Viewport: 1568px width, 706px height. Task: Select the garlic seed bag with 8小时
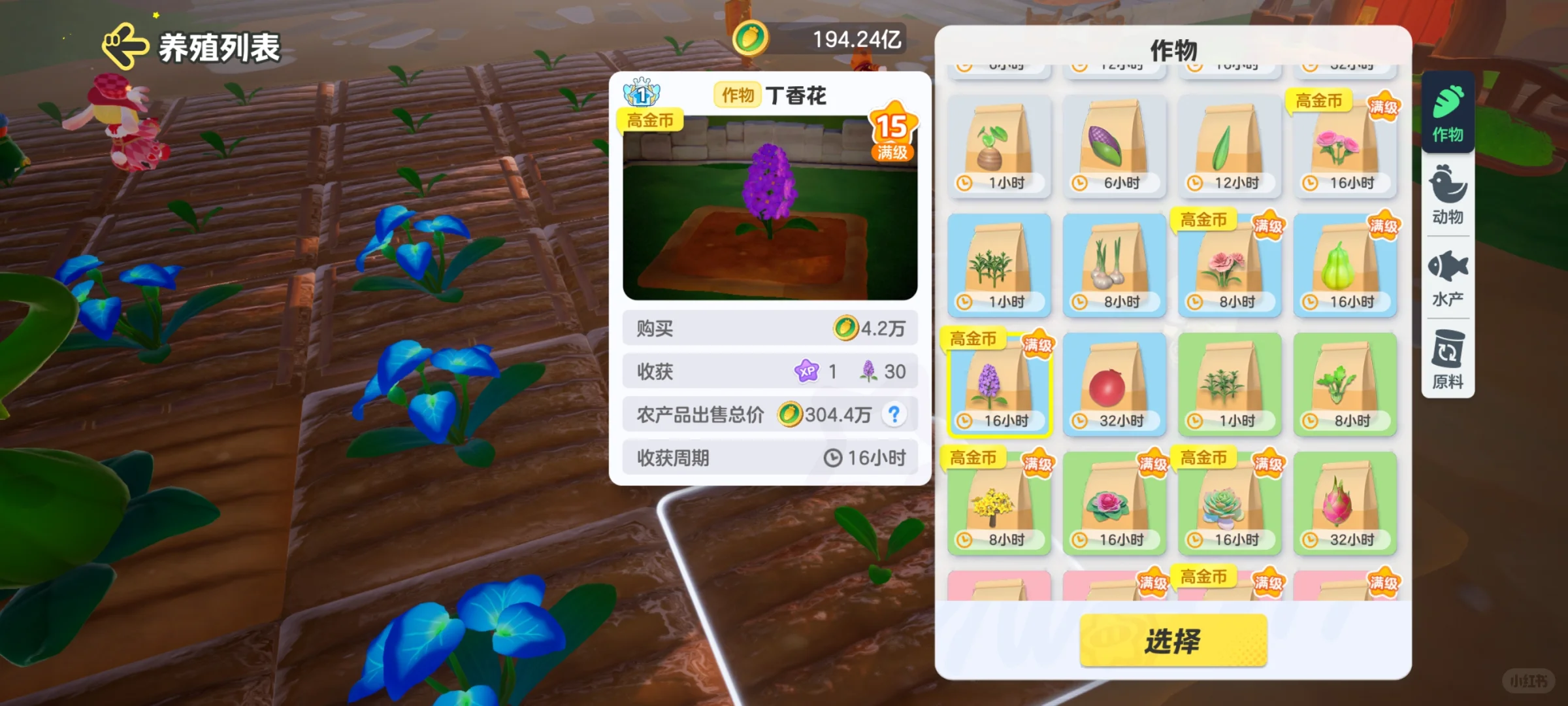coord(1114,266)
